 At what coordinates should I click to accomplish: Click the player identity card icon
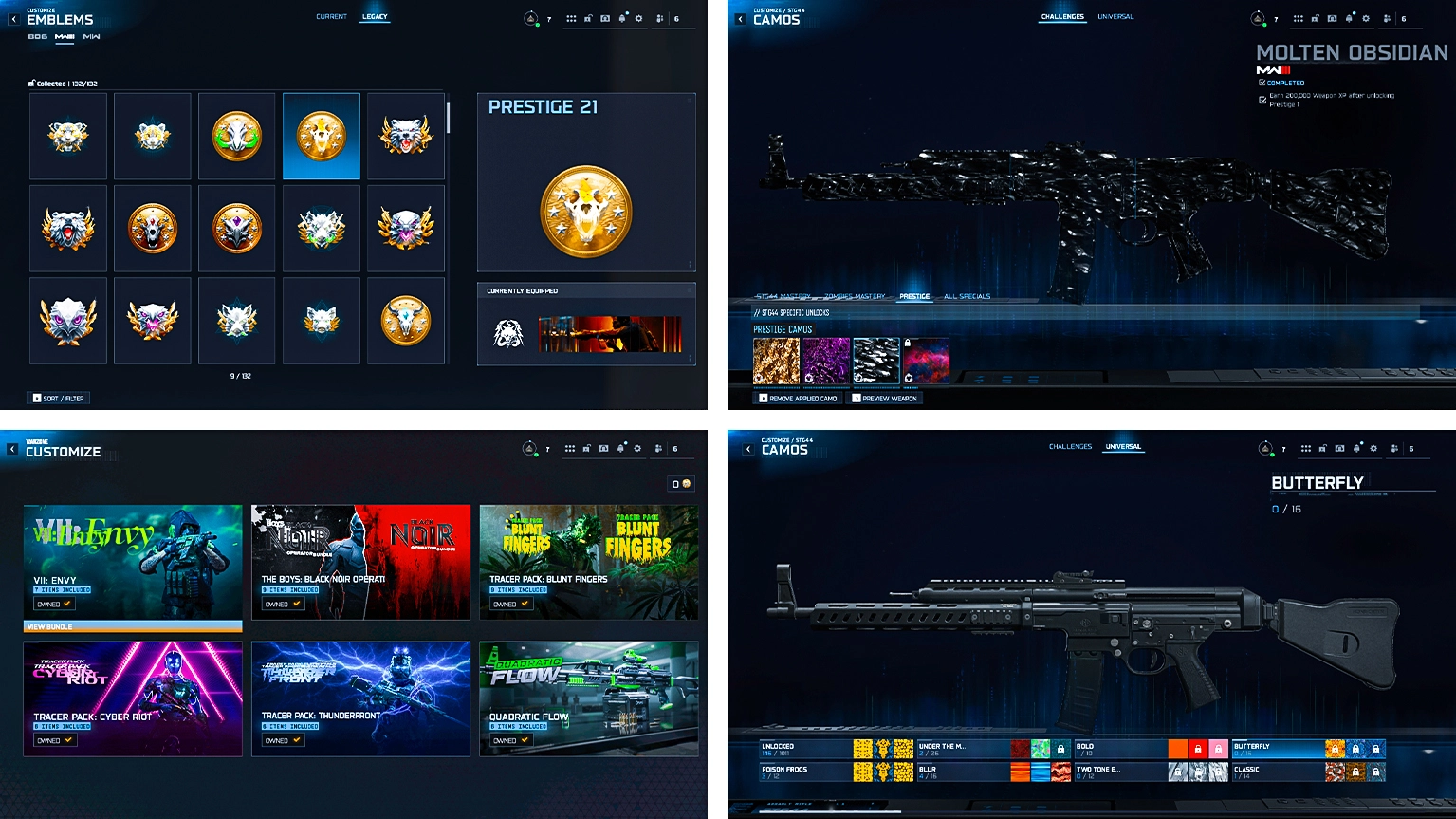pyautogui.click(x=604, y=17)
